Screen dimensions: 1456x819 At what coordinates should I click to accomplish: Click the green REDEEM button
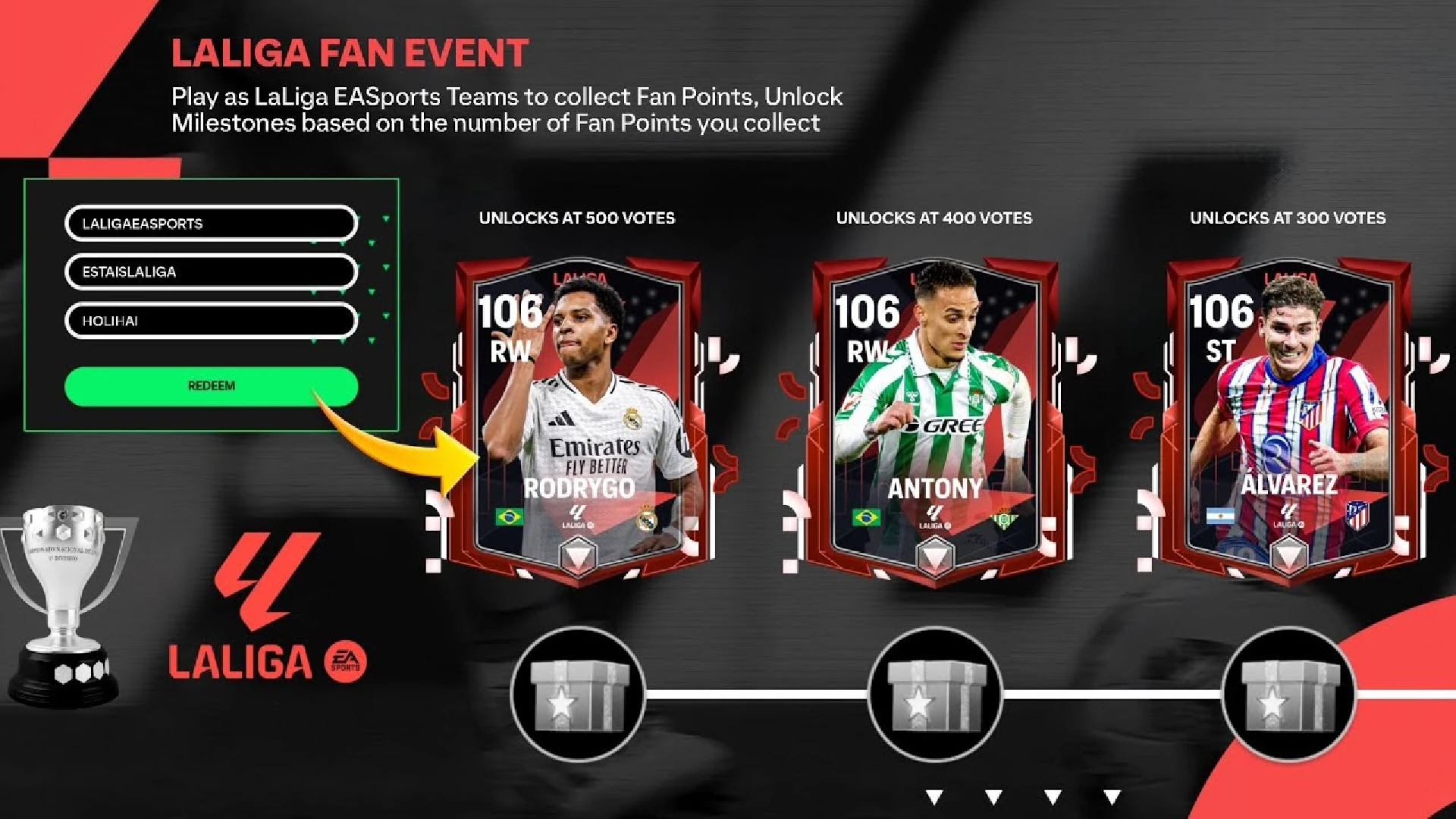pos(211,386)
